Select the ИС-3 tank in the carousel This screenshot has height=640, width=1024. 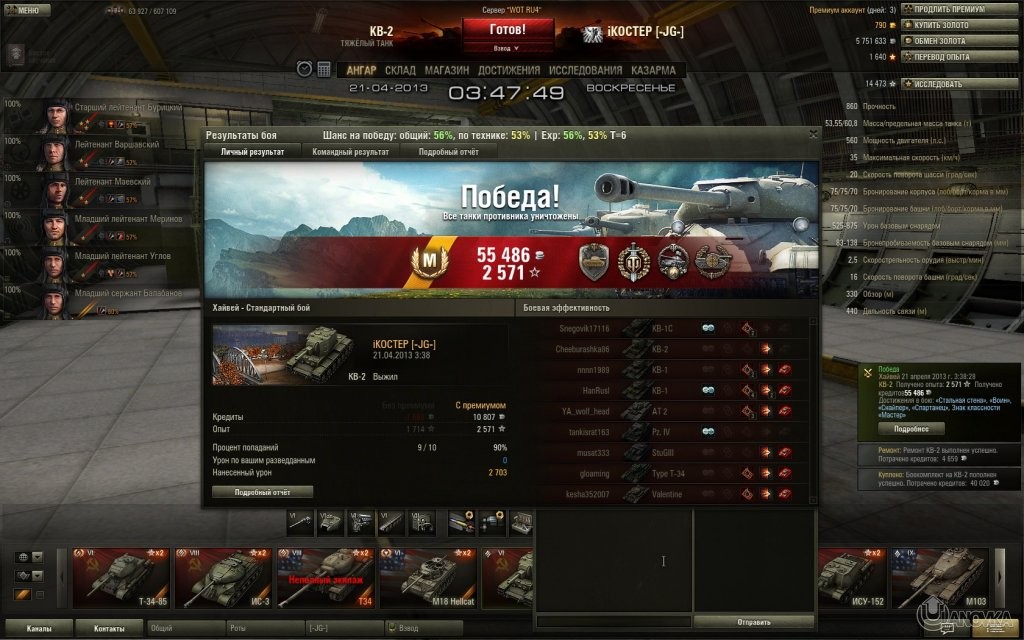tap(222, 577)
